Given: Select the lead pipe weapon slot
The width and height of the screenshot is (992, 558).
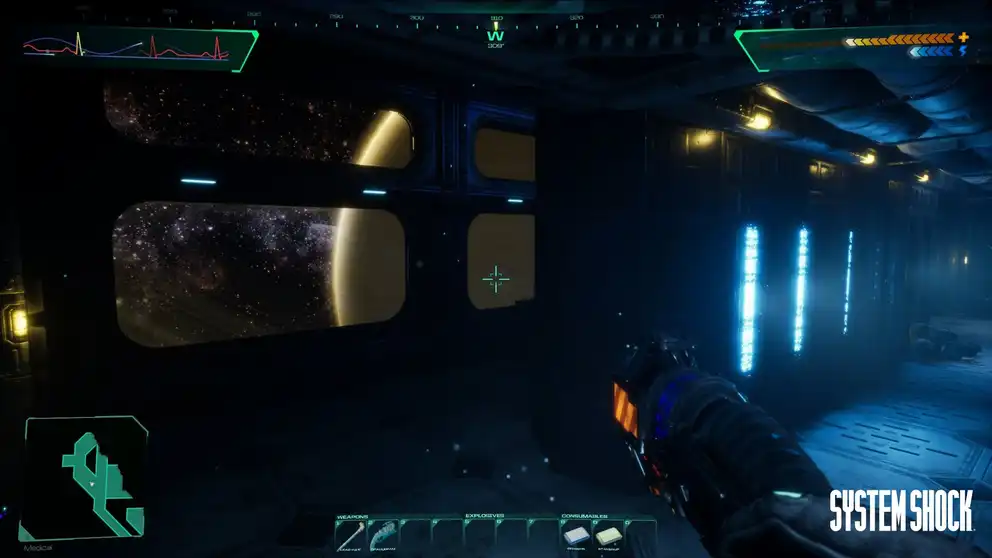Looking at the screenshot, I should (351, 537).
